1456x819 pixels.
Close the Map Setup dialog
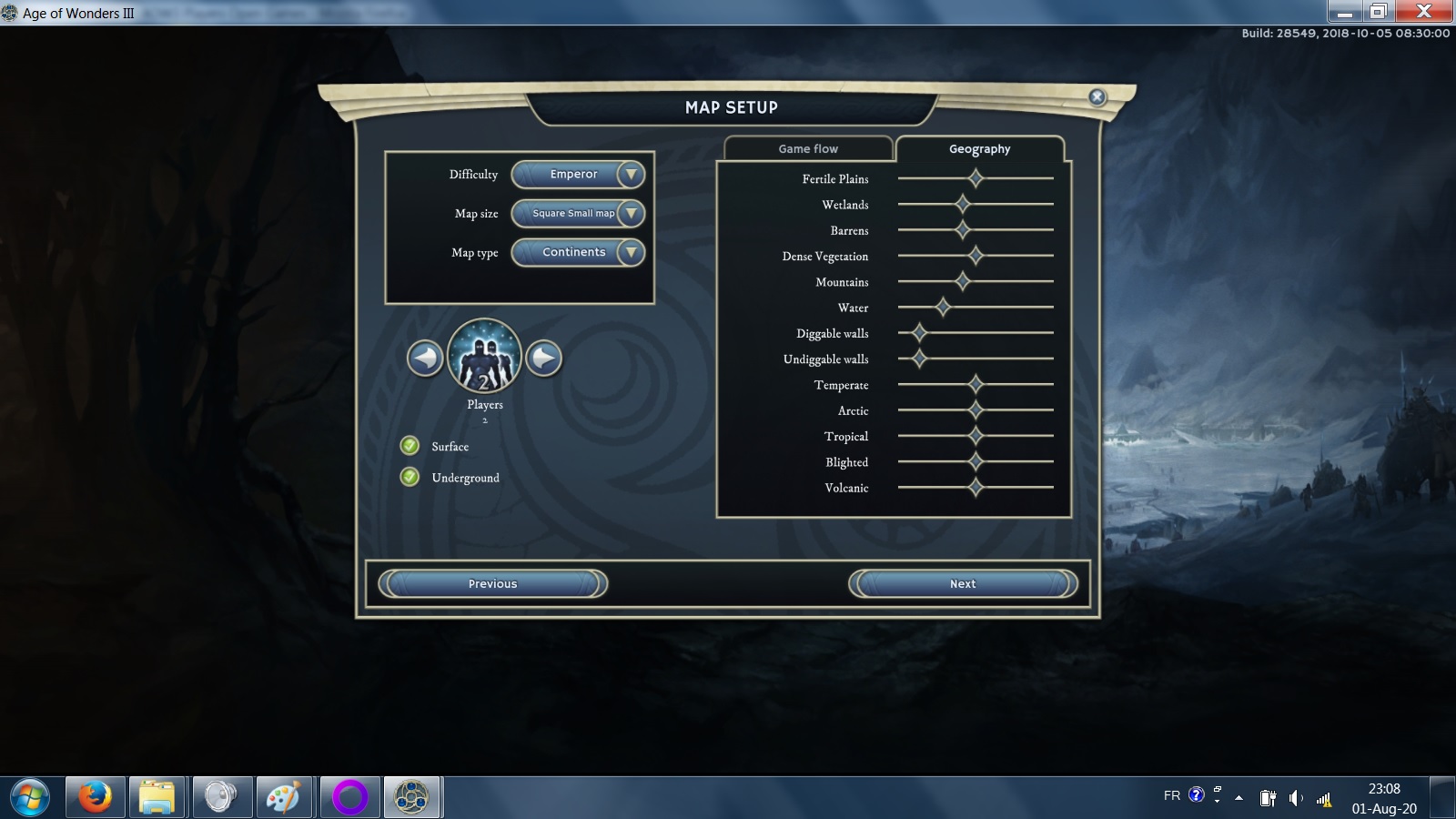tap(1097, 97)
